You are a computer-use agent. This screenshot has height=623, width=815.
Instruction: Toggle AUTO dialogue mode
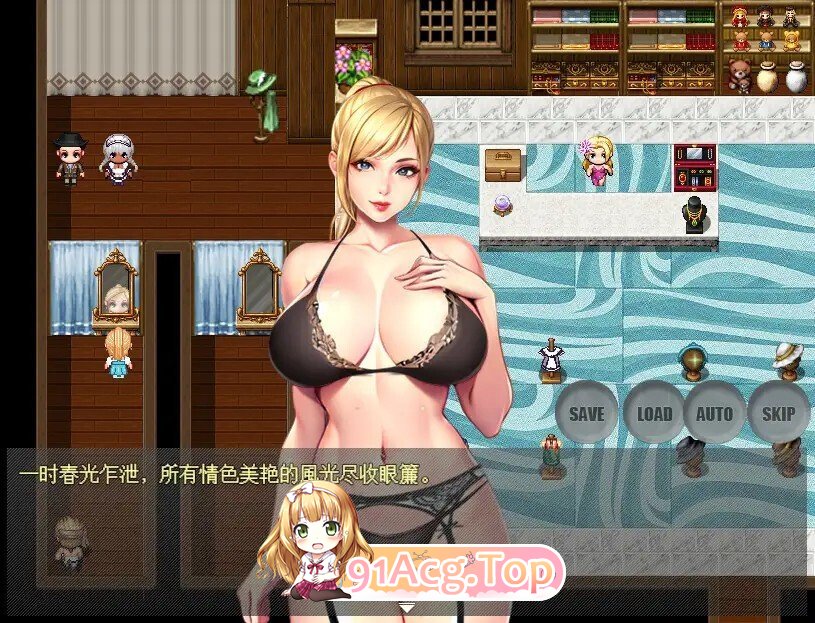(x=714, y=413)
